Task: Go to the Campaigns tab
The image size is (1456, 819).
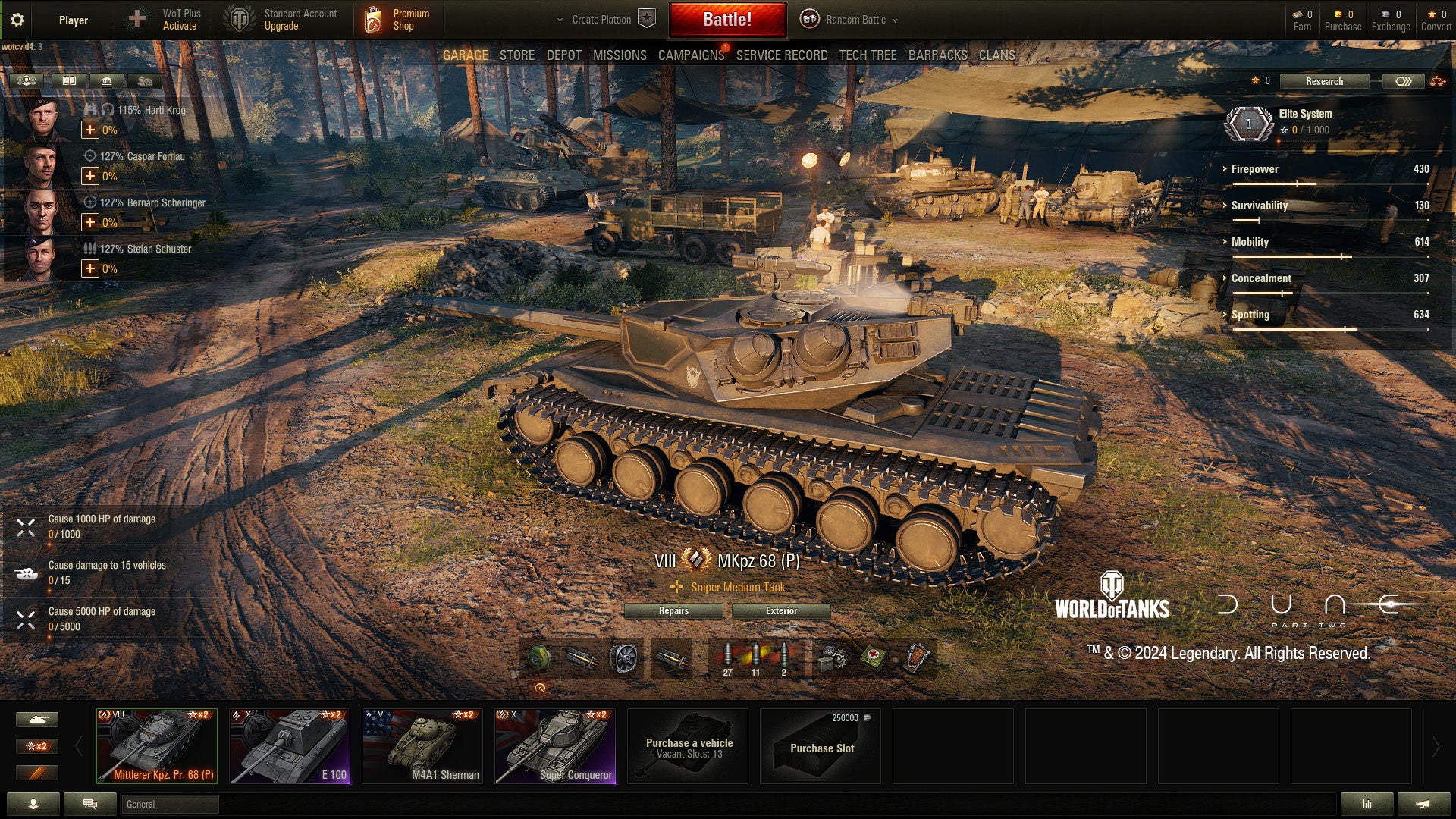Action: click(691, 55)
